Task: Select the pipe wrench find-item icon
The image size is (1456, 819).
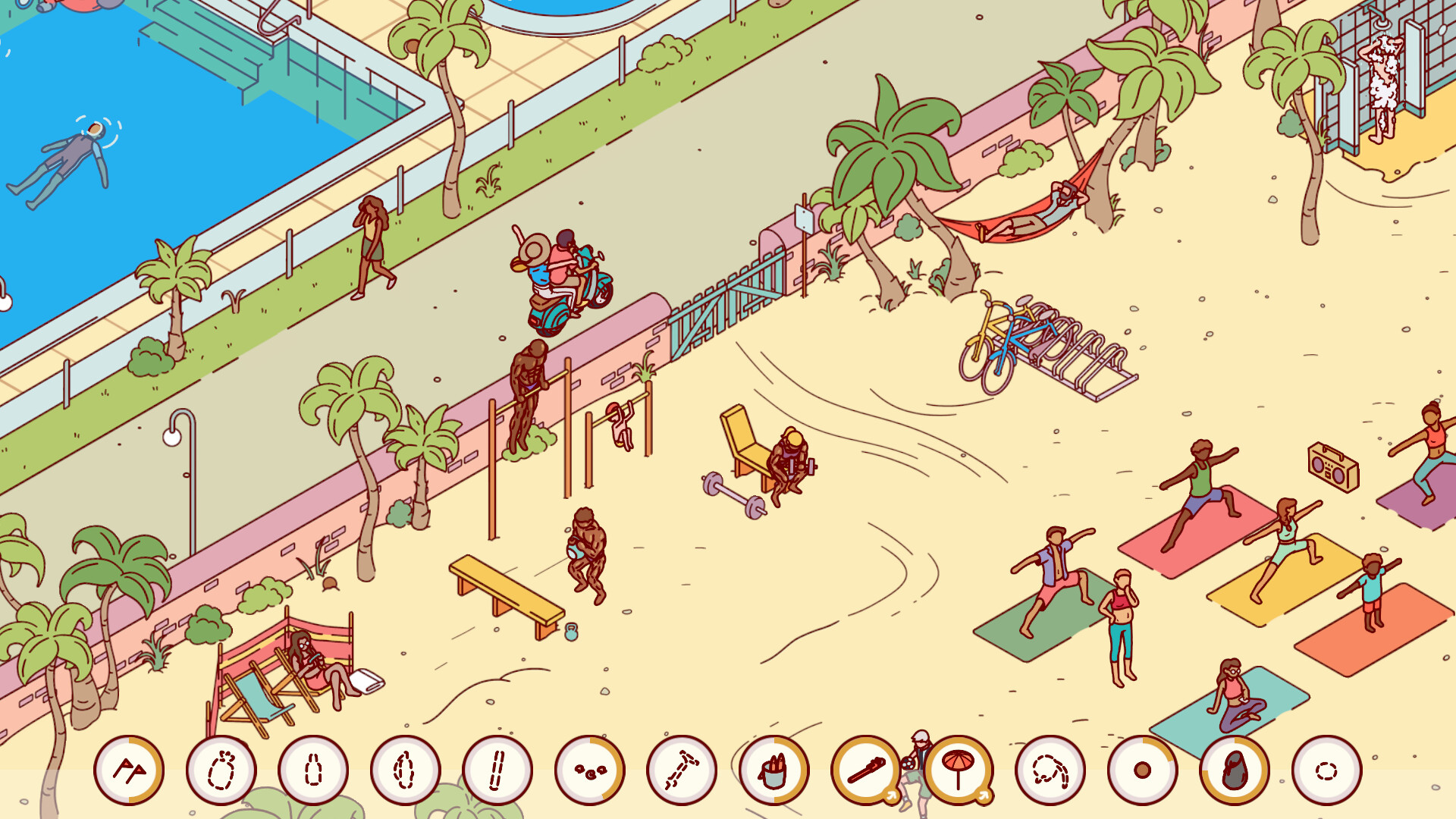Action: [864, 770]
